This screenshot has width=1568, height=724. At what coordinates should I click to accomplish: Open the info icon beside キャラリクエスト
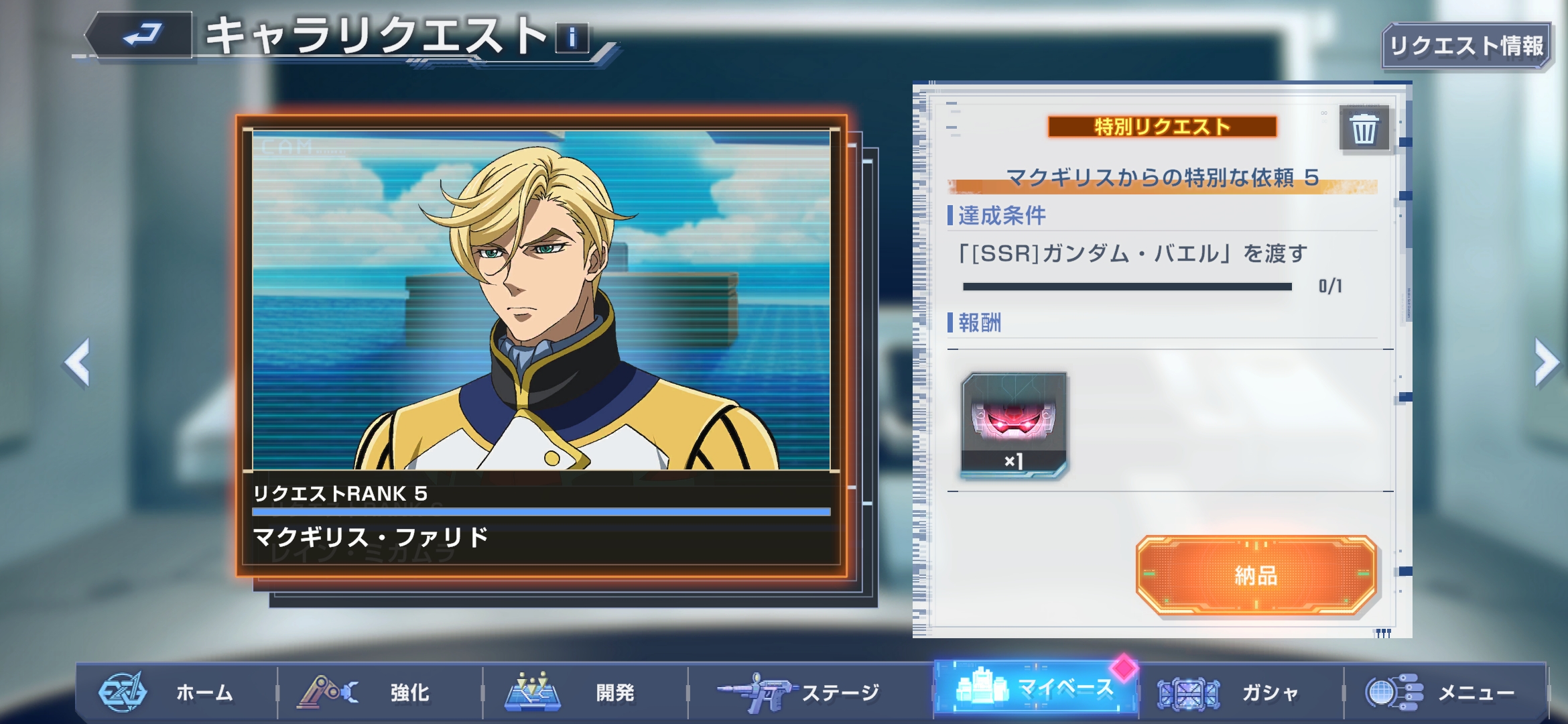(572, 38)
